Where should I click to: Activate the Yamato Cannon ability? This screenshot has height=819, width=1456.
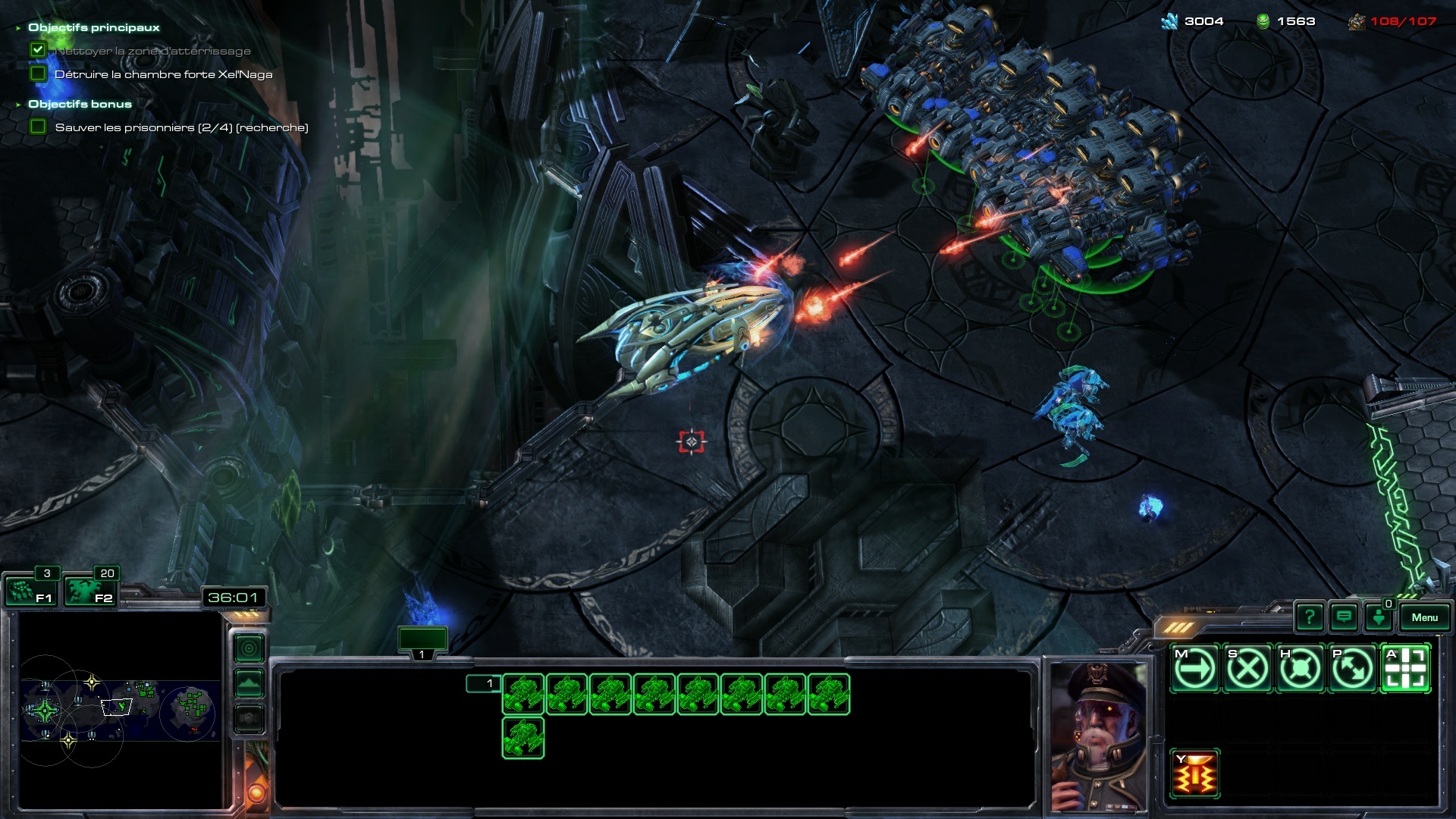click(x=1195, y=773)
